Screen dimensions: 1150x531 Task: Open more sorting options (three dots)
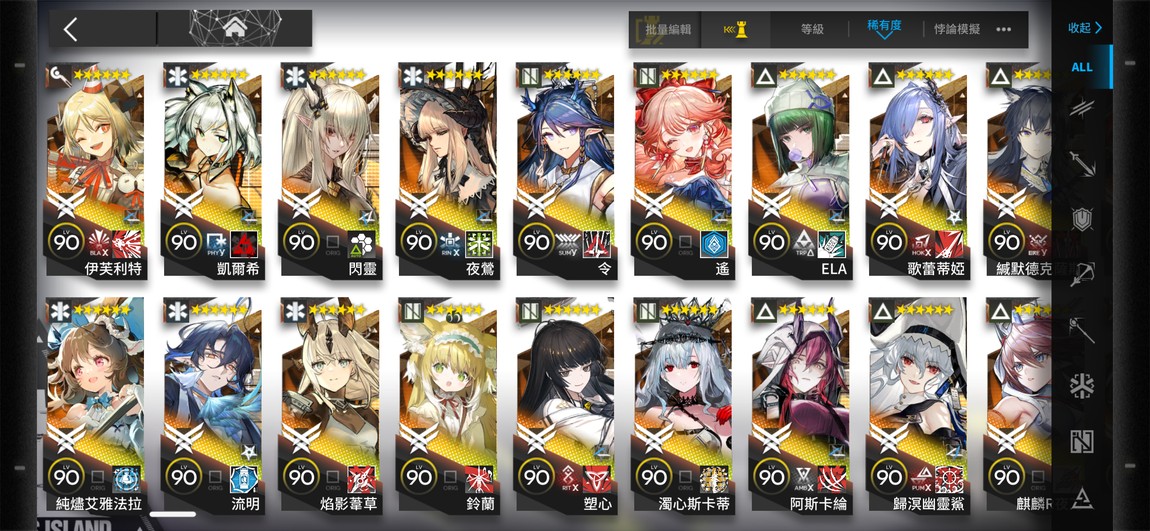point(1004,30)
